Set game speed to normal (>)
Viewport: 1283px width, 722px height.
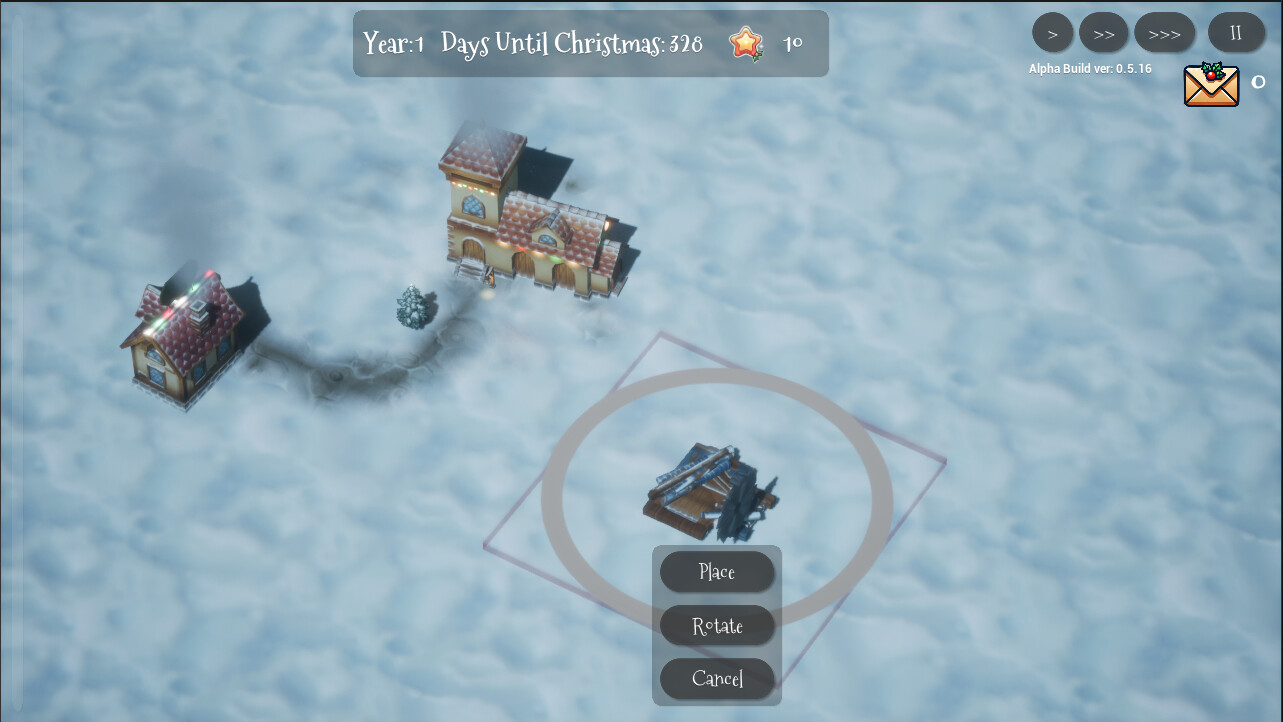[x=1052, y=33]
